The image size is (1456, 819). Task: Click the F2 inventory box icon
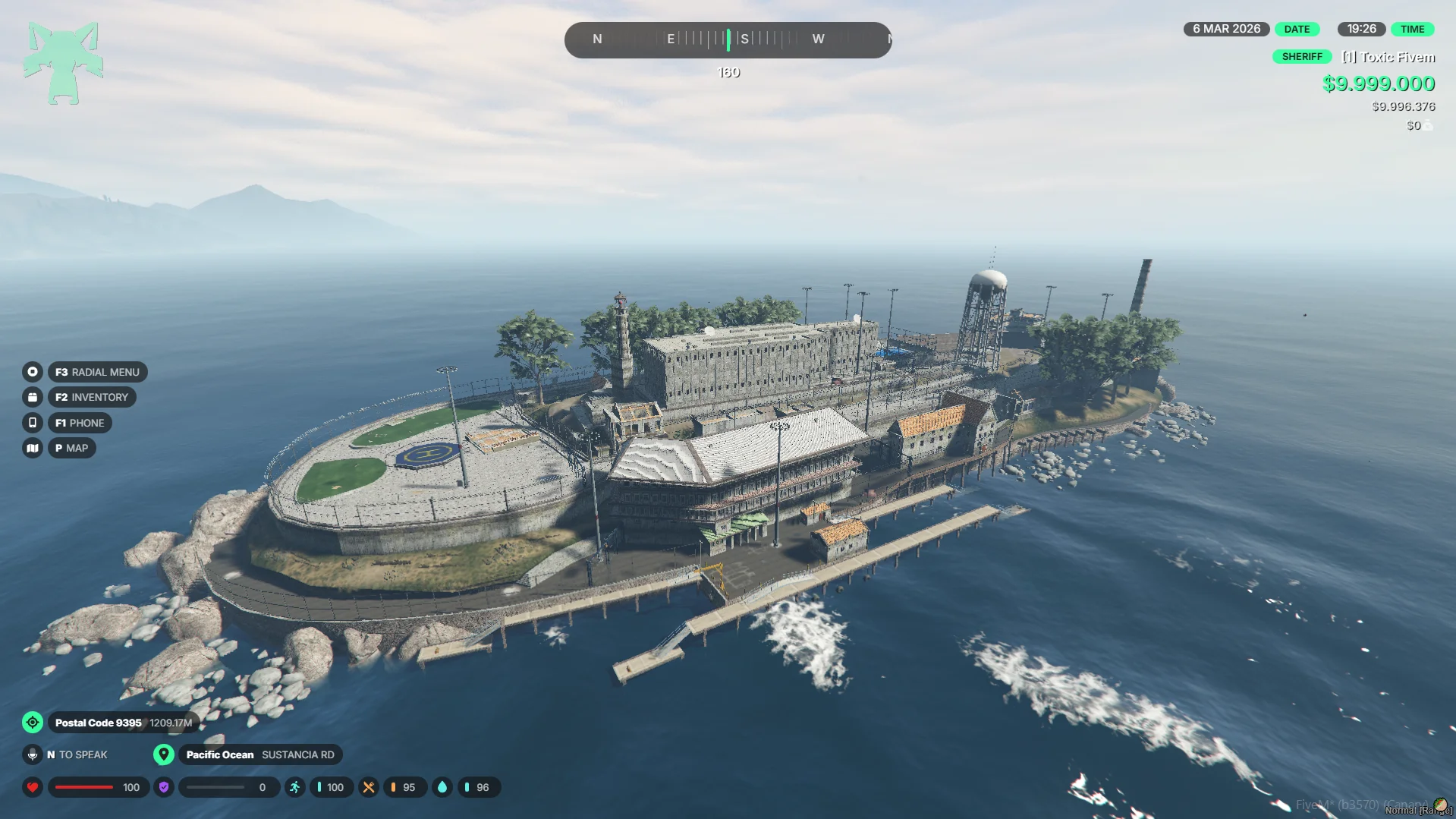click(32, 397)
